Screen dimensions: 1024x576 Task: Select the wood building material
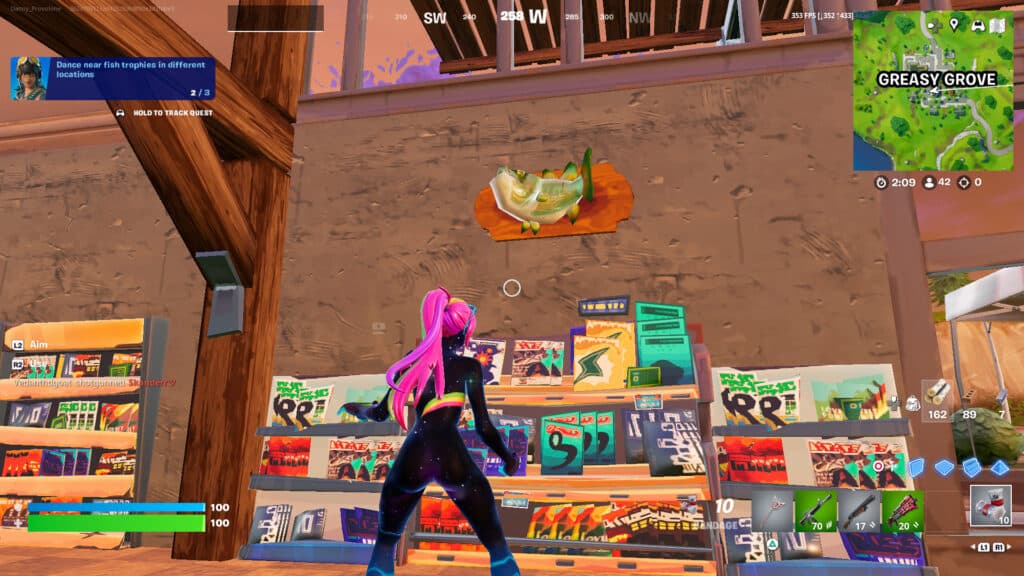pyautogui.click(x=938, y=399)
